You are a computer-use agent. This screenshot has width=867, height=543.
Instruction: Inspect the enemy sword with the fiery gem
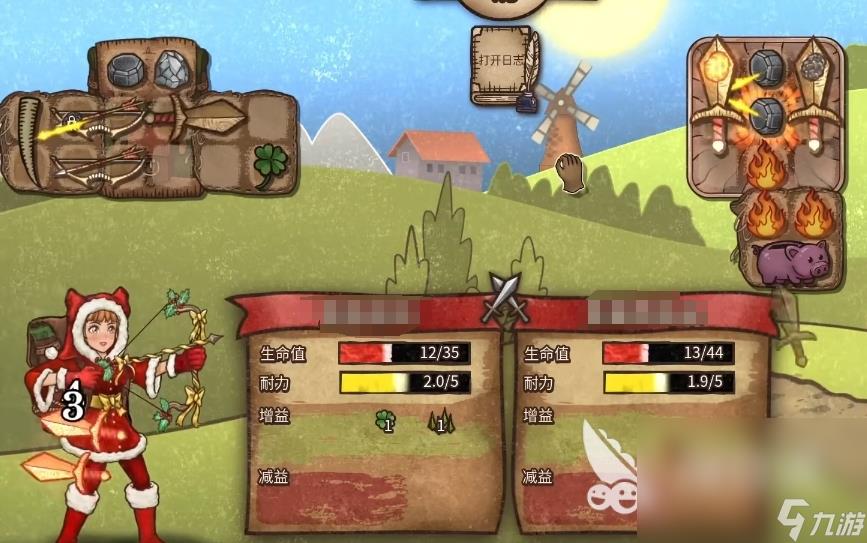716,95
